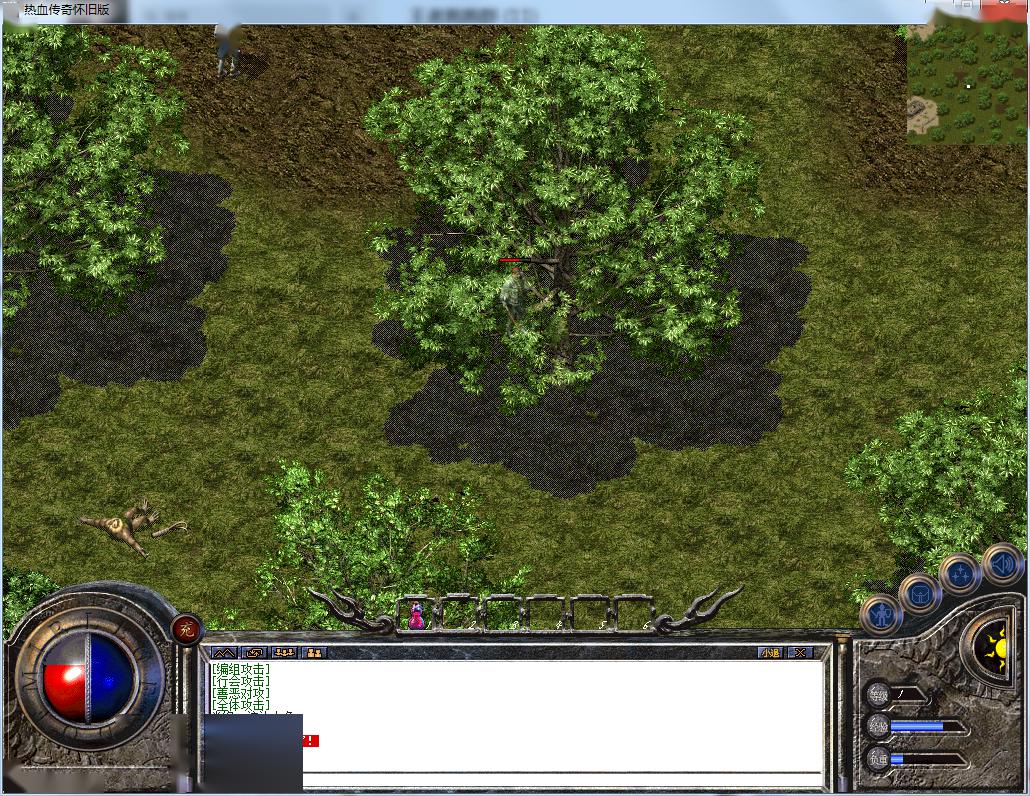Open the bag inventory round button
The image size is (1030, 796).
click(x=919, y=593)
